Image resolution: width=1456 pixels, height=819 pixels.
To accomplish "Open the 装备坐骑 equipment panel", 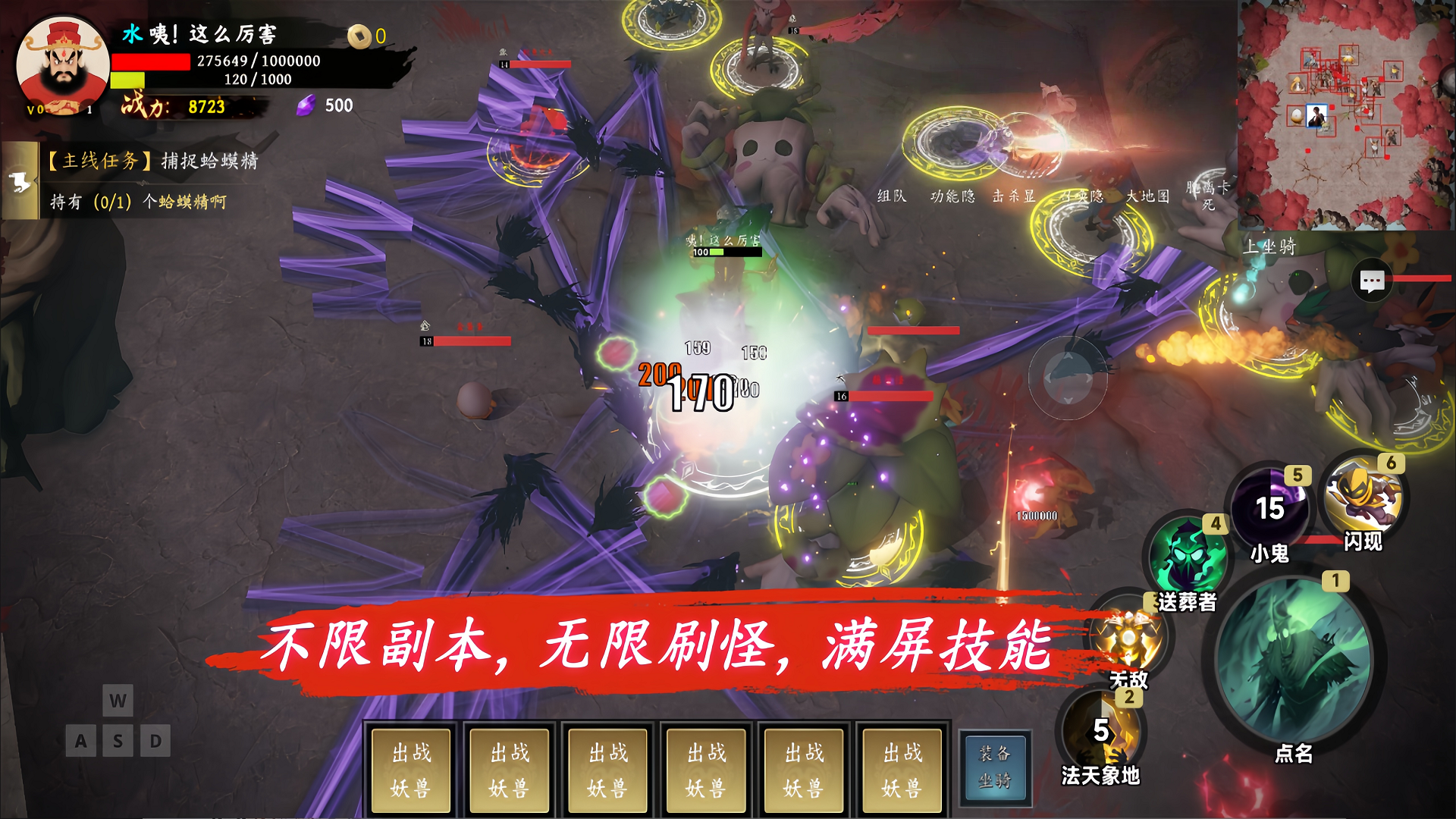I will coord(994,768).
